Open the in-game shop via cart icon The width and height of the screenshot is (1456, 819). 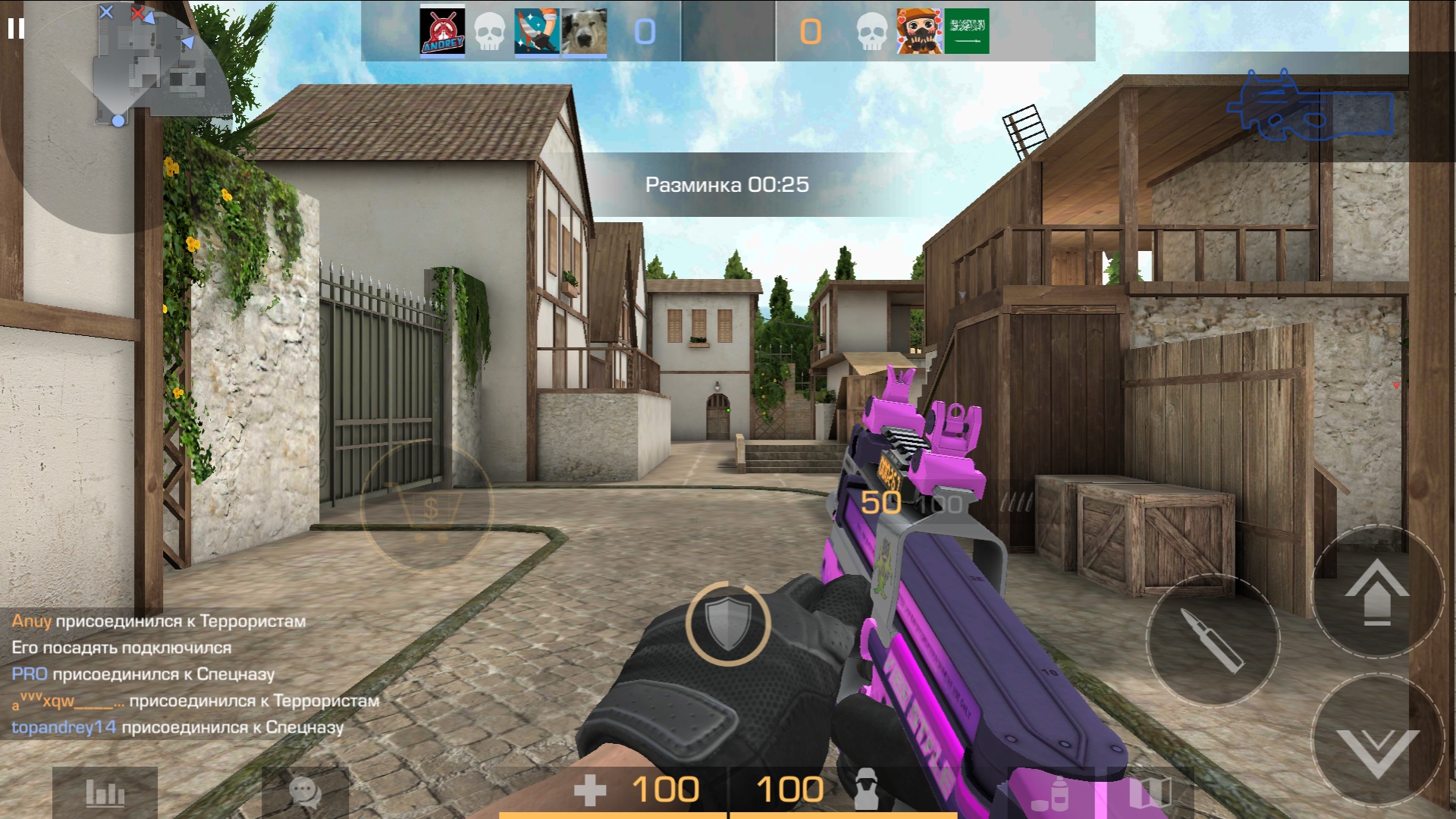pyautogui.click(x=427, y=508)
